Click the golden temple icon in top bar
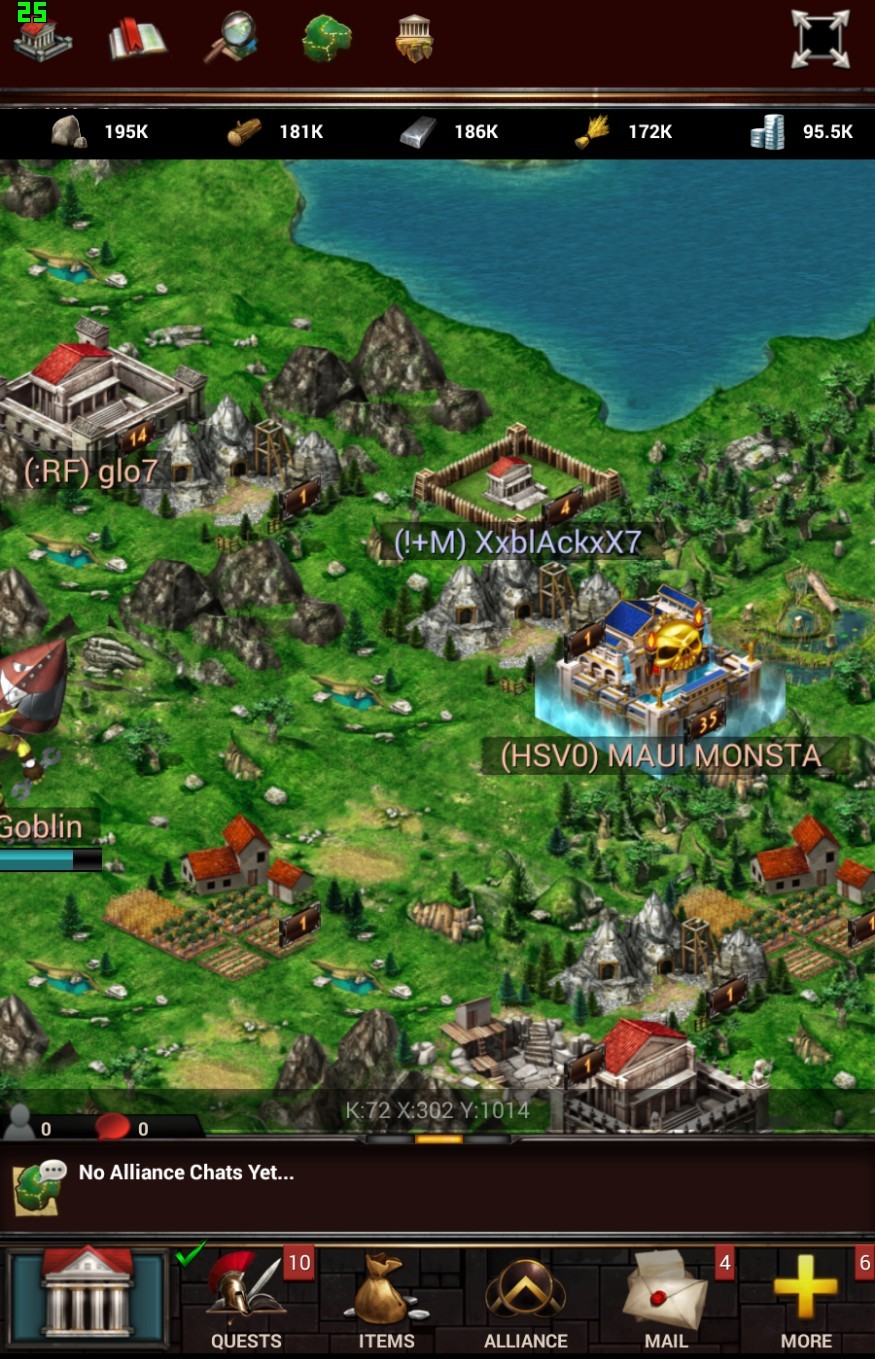The height and width of the screenshot is (1359, 875). point(414,38)
